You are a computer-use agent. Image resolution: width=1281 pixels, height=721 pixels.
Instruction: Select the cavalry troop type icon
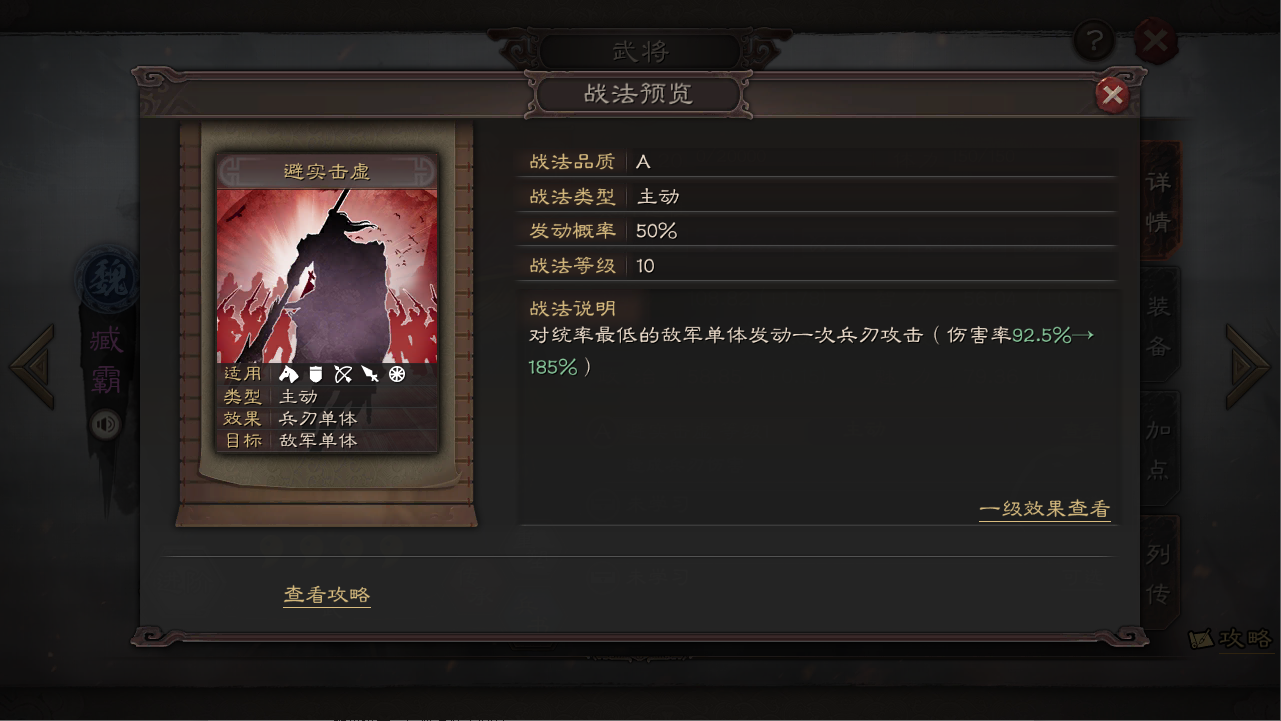point(289,375)
